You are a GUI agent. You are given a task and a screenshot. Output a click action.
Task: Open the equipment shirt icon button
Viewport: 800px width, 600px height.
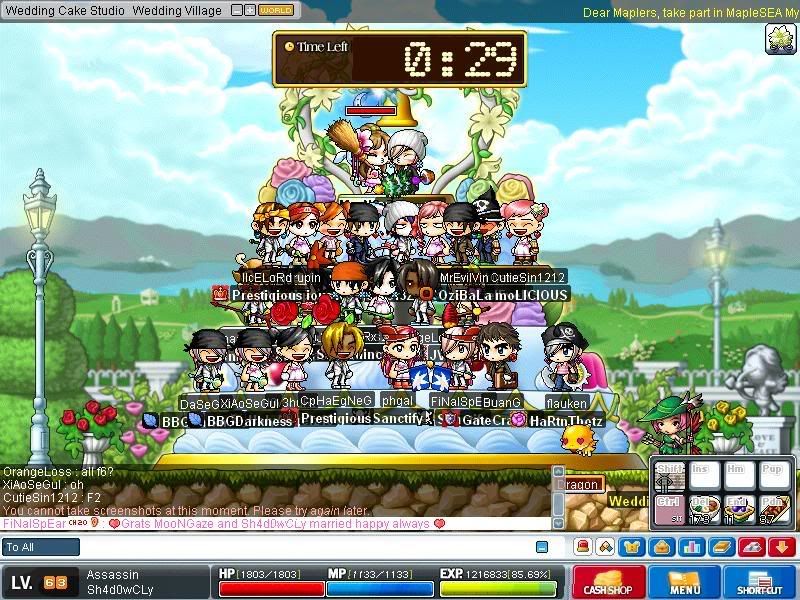[x=634, y=547]
